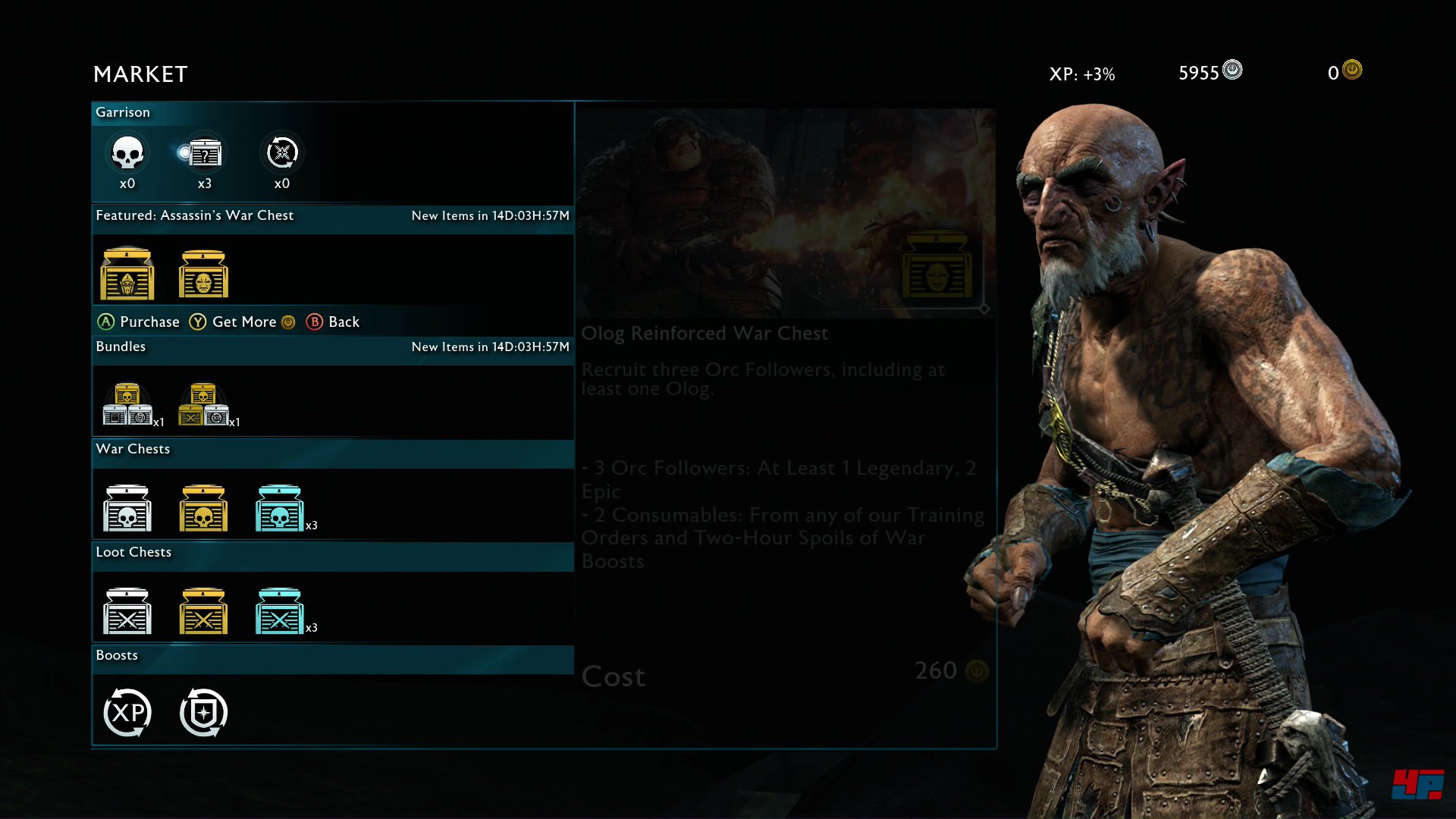Select the silver Loot Chest

point(127,611)
